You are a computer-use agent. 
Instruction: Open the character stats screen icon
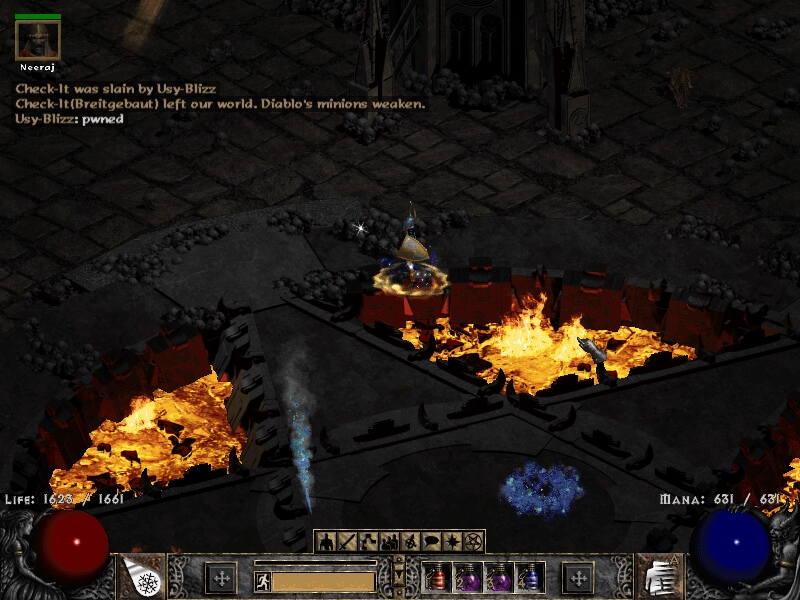(x=326, y=541)
